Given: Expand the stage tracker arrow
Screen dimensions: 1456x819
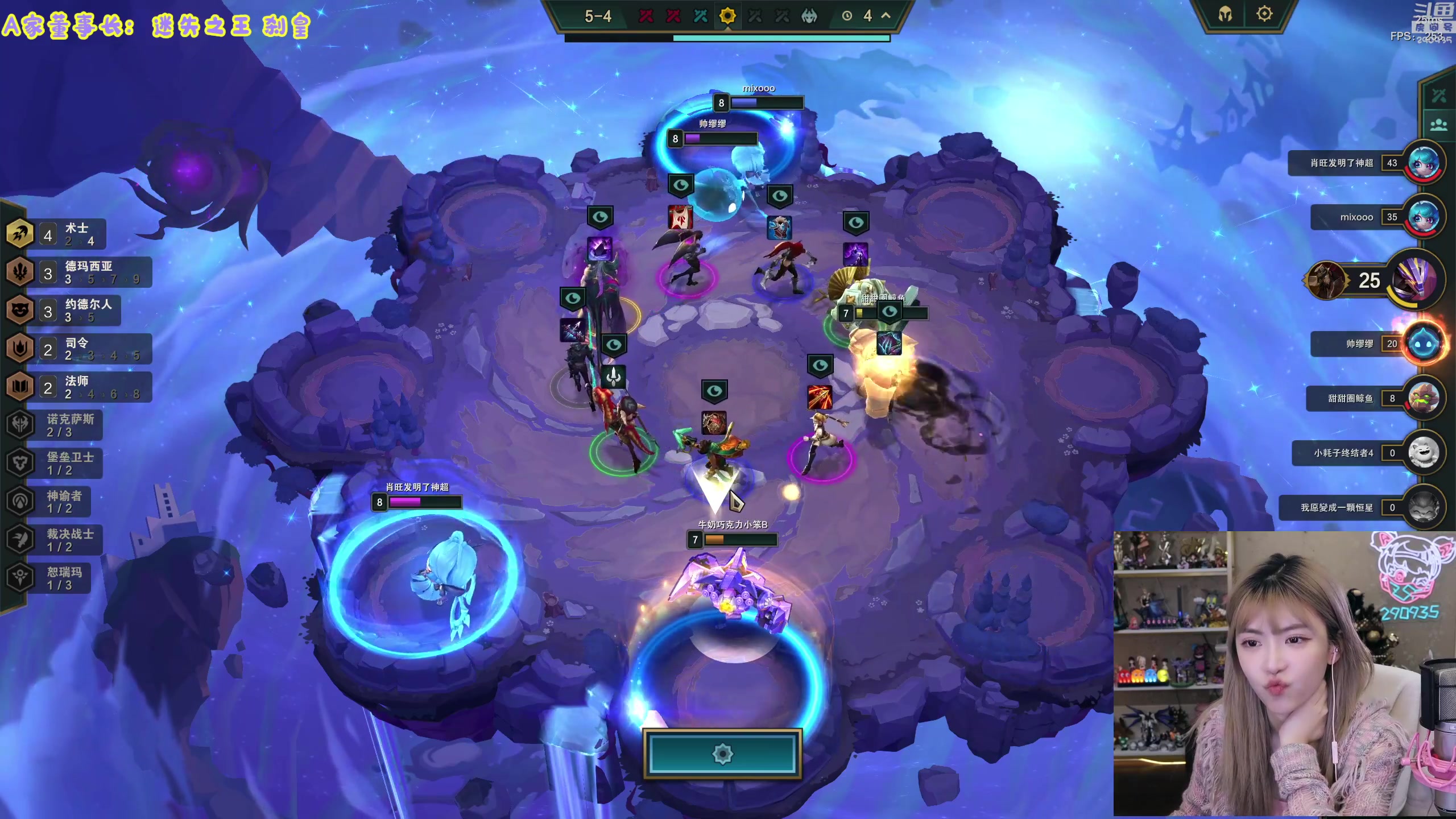Looking at the screenshot, I should click(x=886, y=16).
